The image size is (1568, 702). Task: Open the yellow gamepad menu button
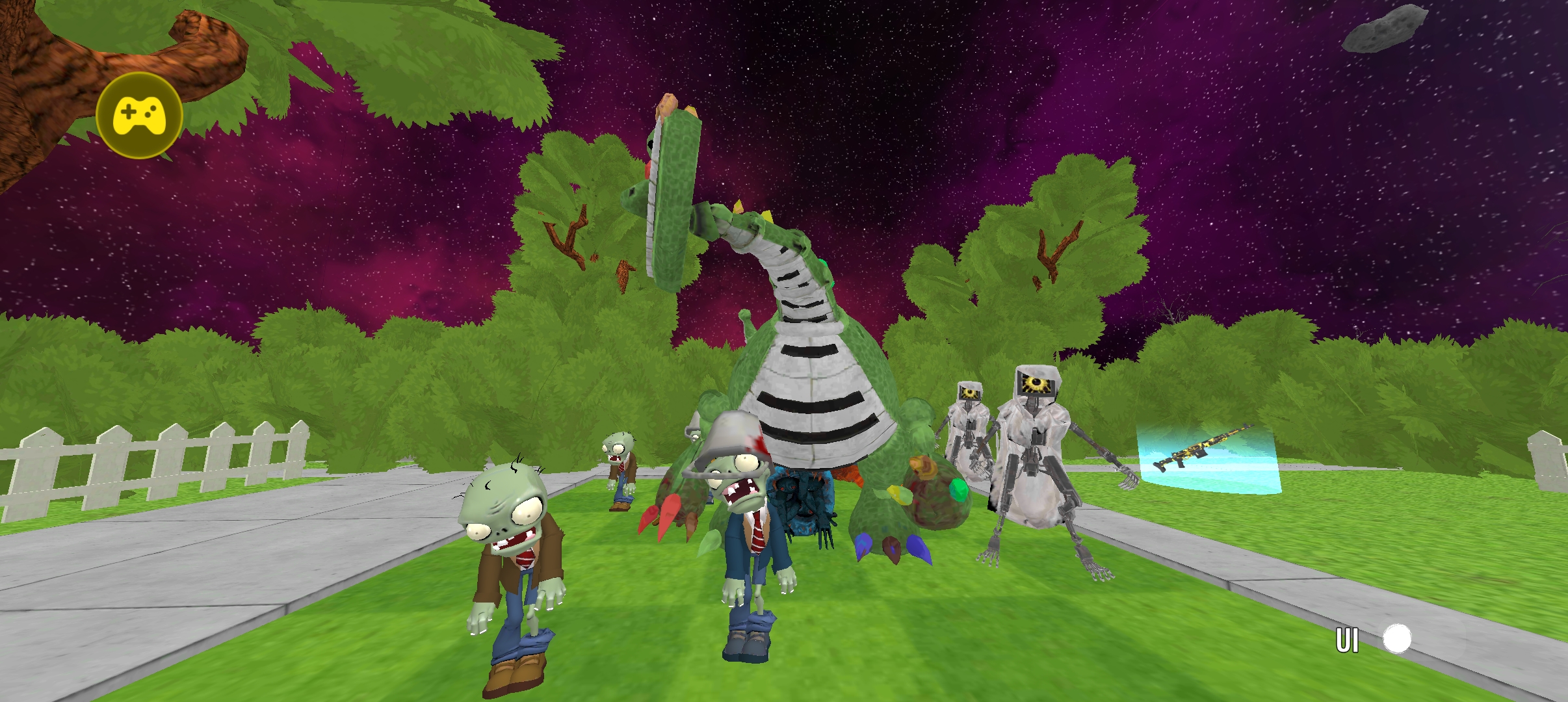[x=139, y=116]
